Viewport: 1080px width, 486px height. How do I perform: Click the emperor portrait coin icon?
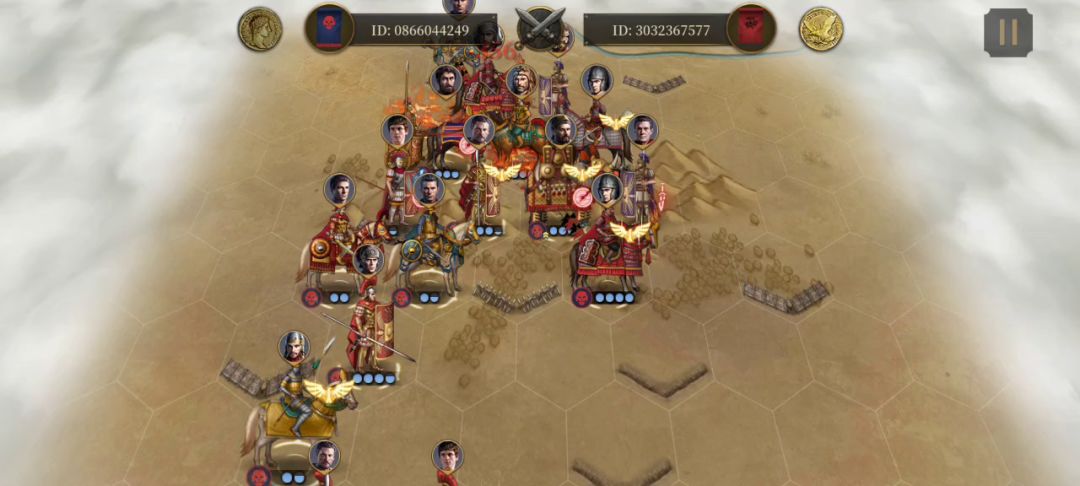pyautogui.click(x=260, y=29)
